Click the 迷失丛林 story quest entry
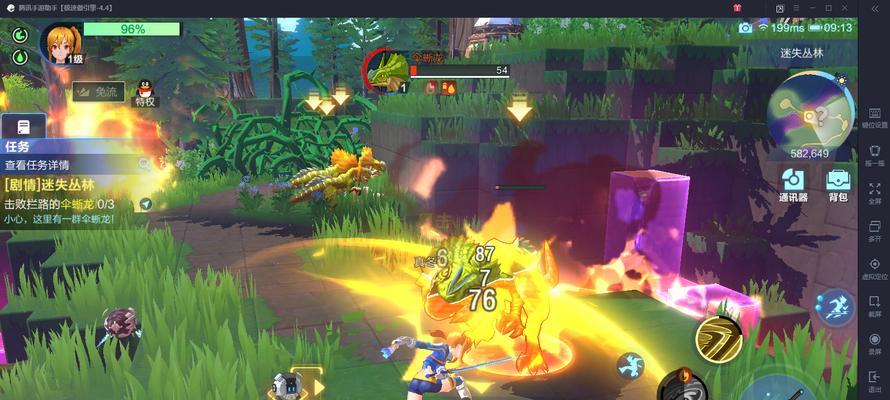 tap(49, 184)
